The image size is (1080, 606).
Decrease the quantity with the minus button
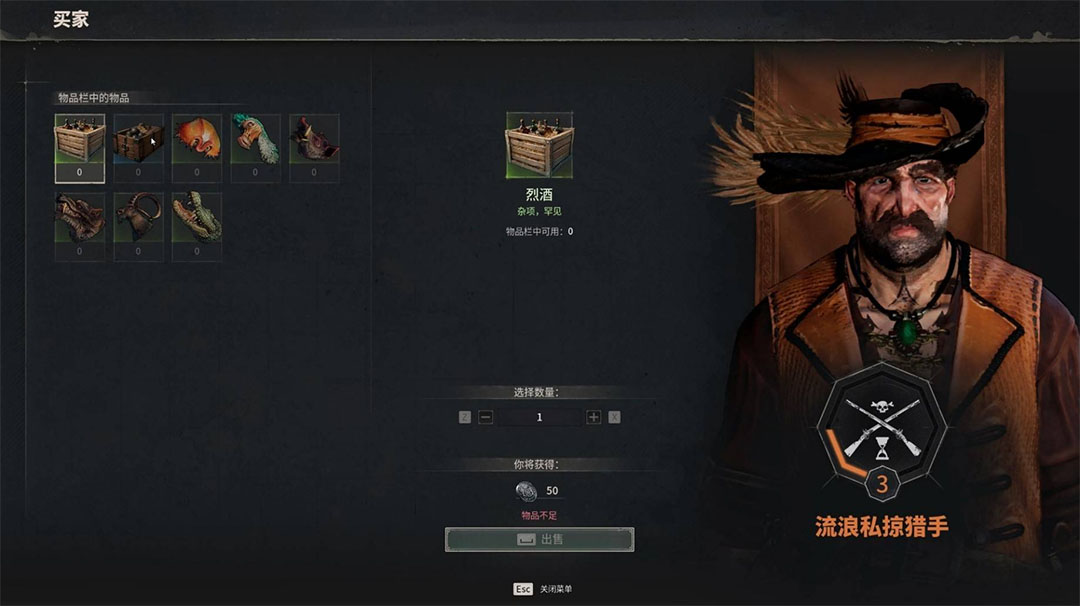pyautogui.click(x=486, y=417)
